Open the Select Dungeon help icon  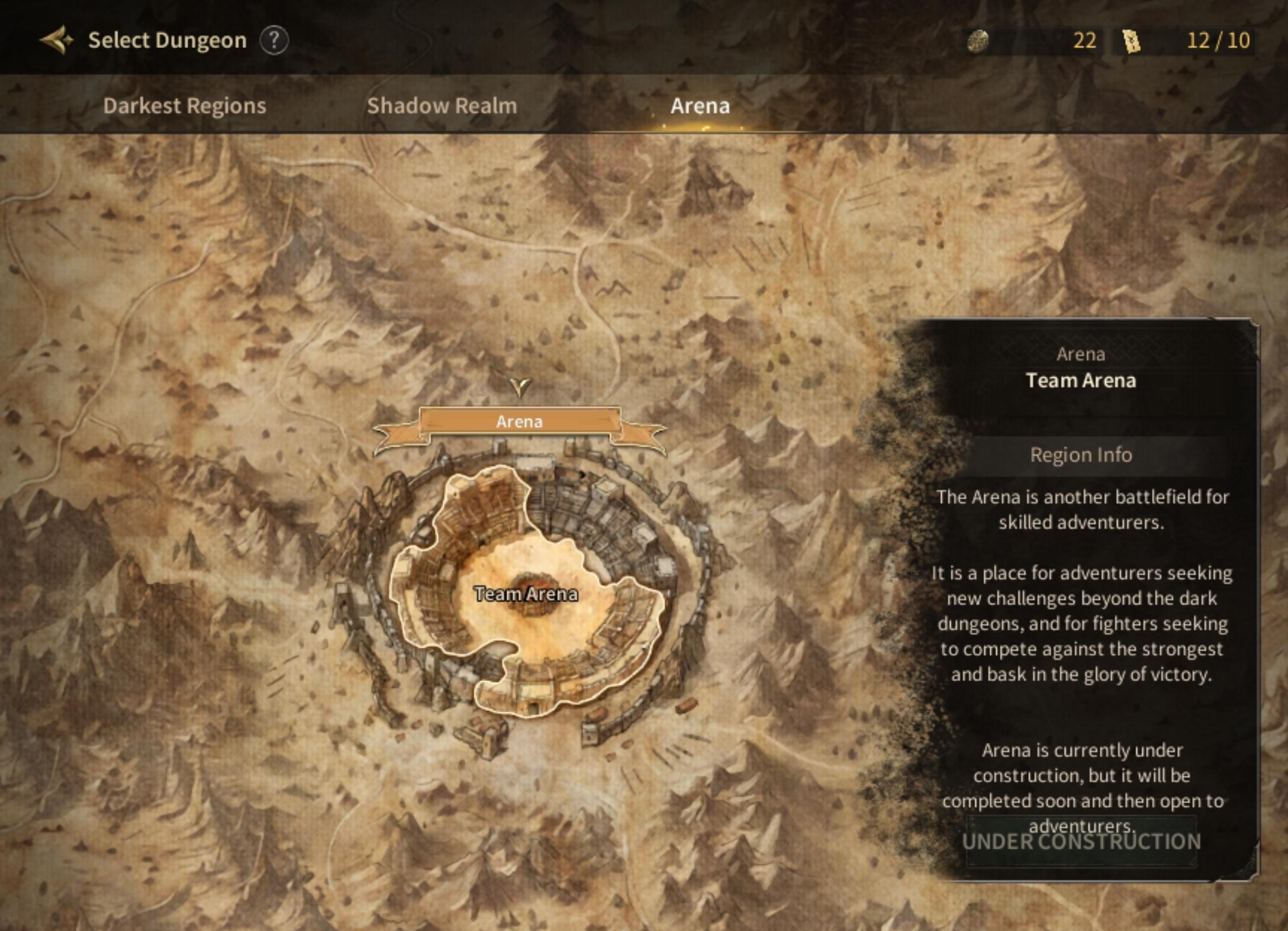(273, 40)
